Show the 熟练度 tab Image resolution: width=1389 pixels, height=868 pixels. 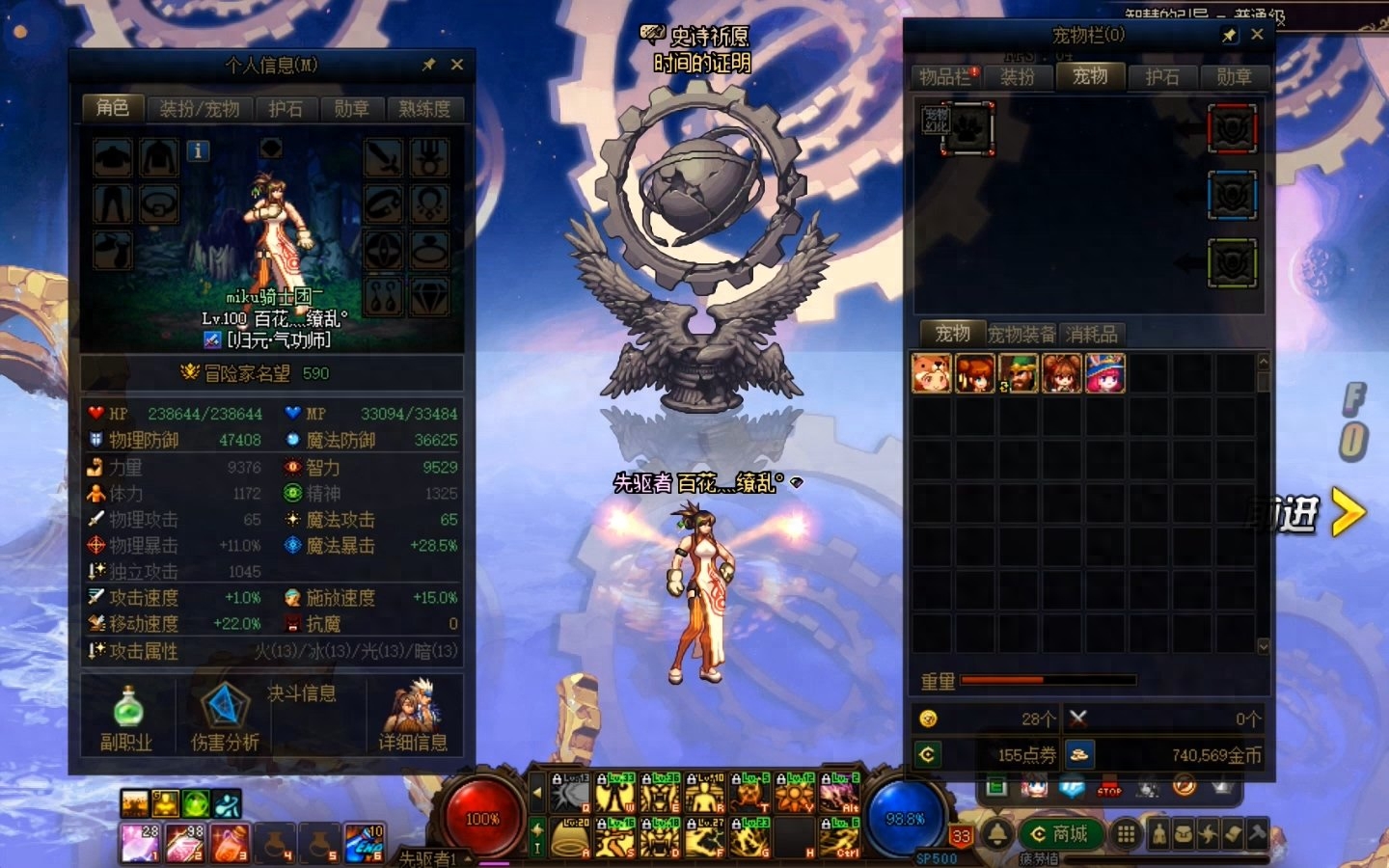(424, 109)
